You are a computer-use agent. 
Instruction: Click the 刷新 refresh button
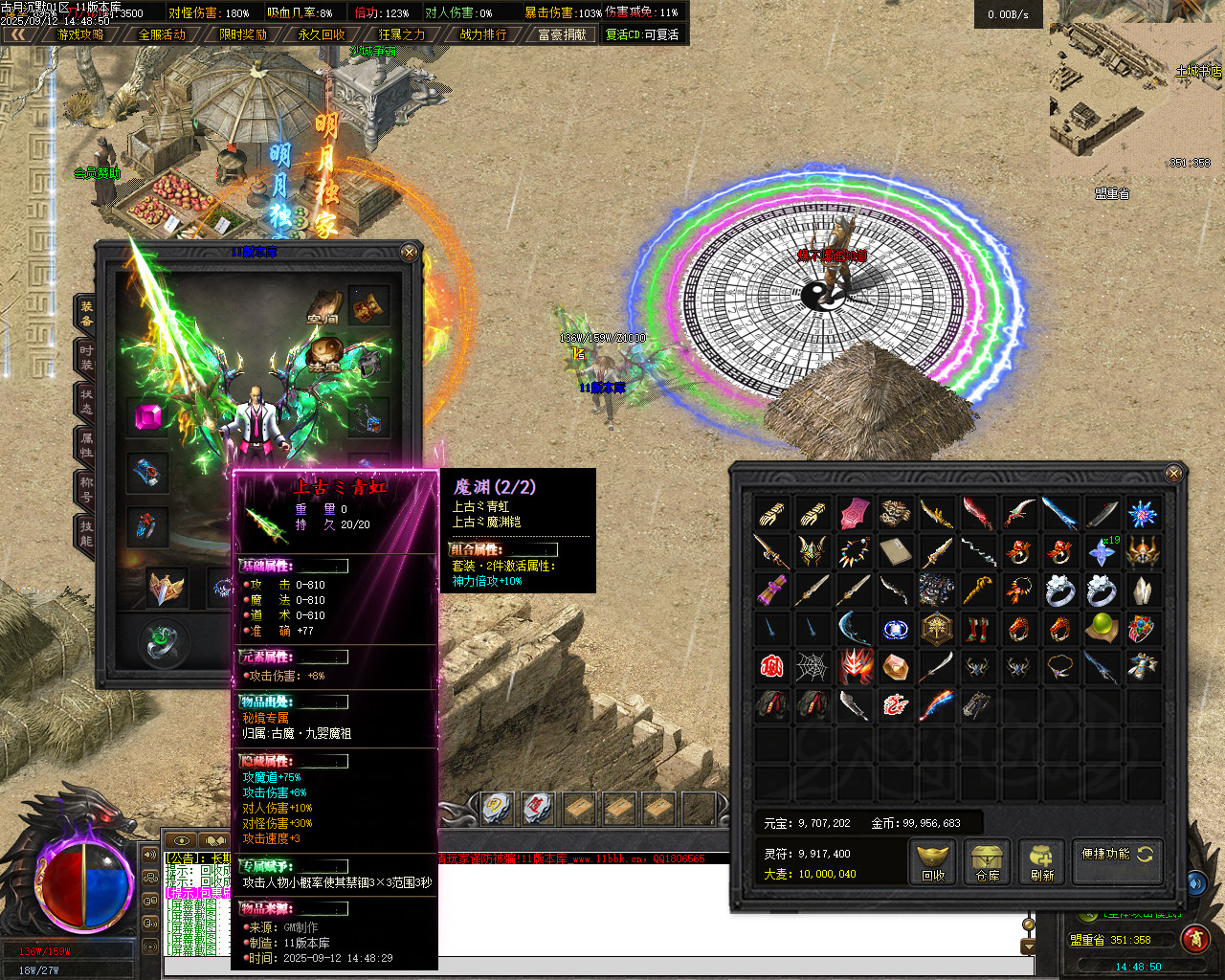point(1041,860)
